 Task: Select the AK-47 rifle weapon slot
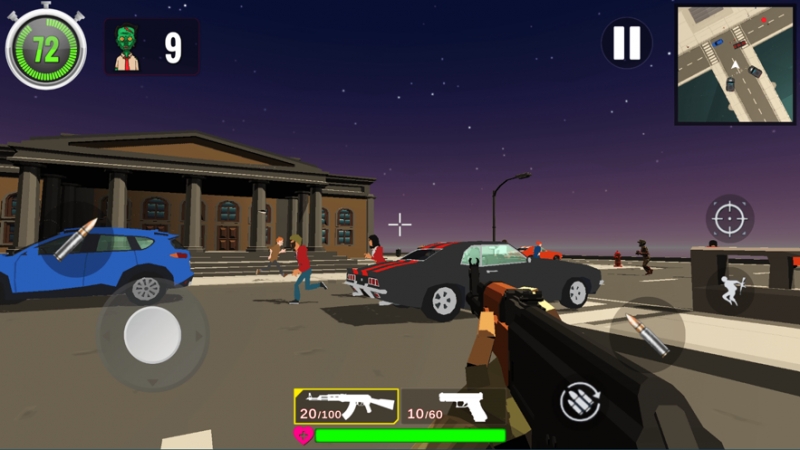pos(346,406)
